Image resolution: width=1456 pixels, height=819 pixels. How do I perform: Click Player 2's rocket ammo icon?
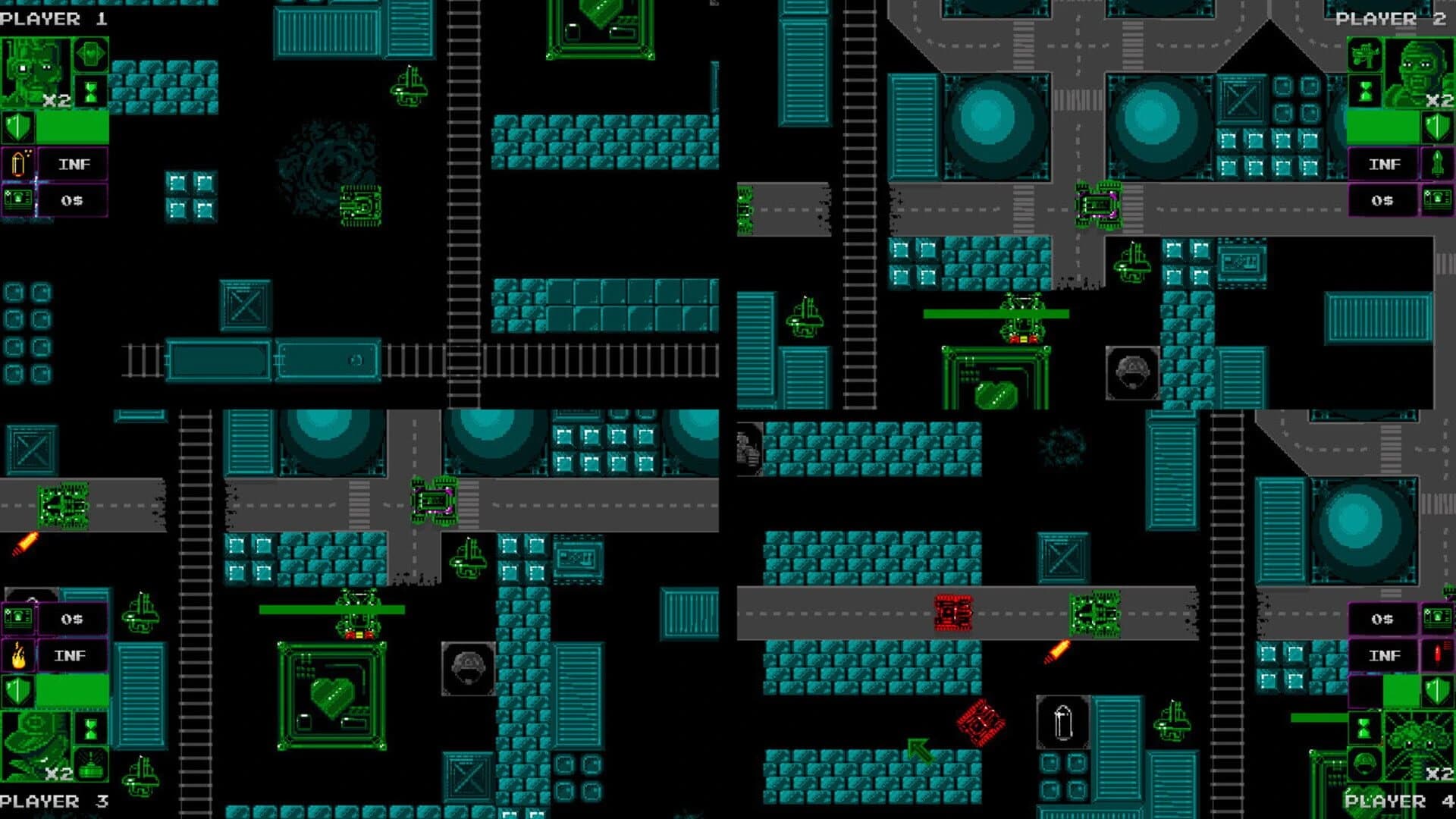coord(1437,162)
